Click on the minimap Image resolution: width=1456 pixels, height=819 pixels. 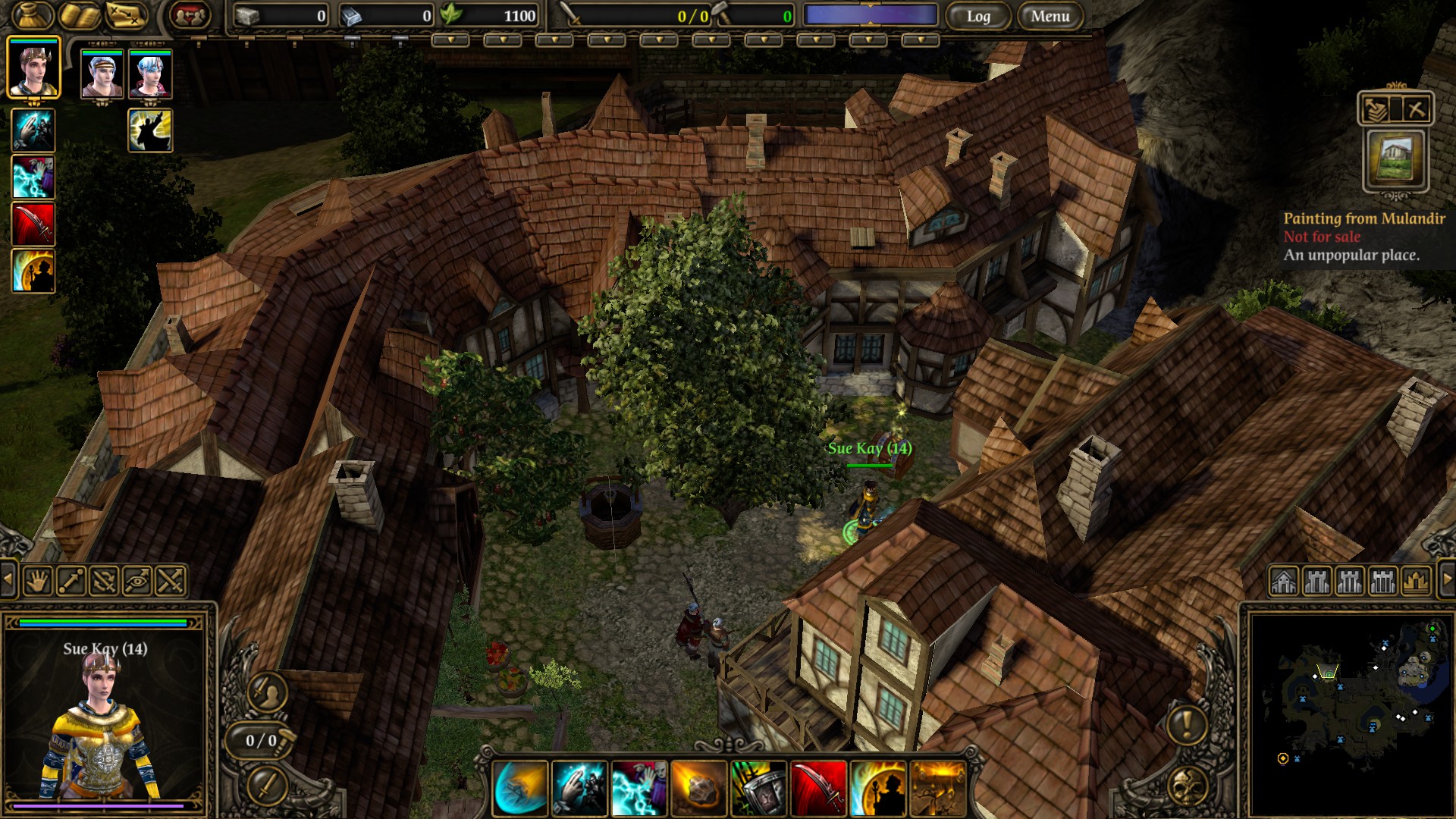1350,713
